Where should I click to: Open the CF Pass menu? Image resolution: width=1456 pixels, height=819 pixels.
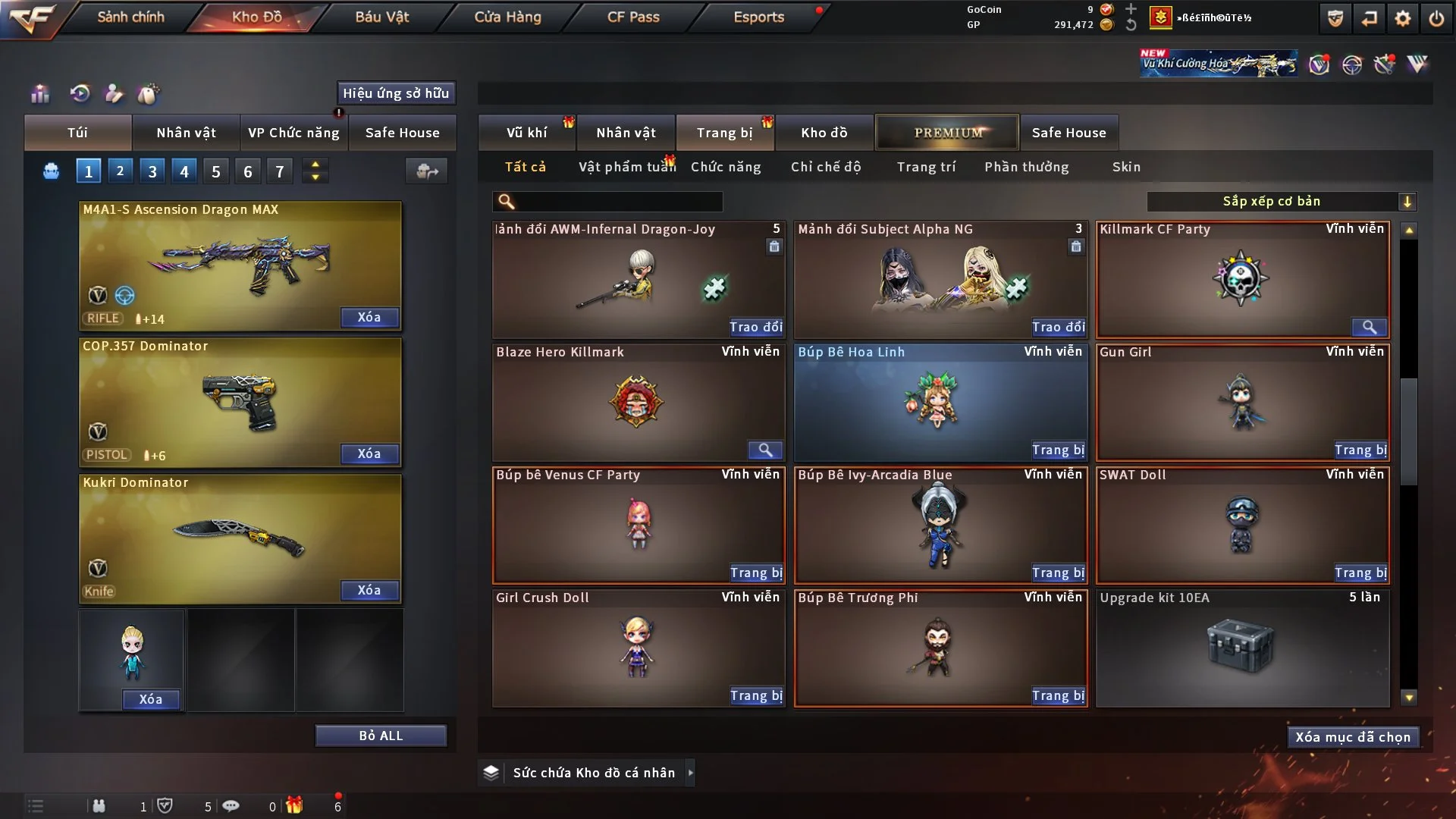click(x=633, y=17)
